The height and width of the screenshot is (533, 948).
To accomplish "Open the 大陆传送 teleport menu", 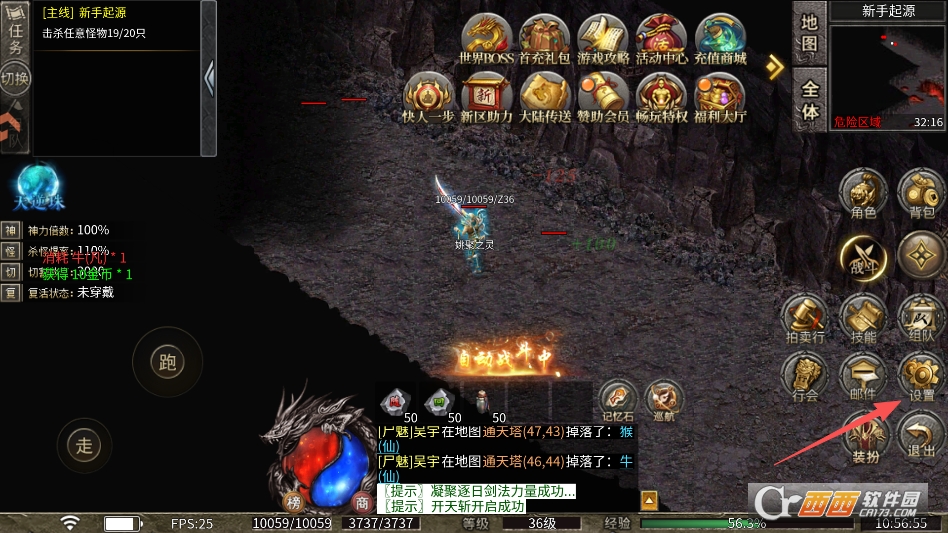I will pyautogui.click(x=545, y=98).
